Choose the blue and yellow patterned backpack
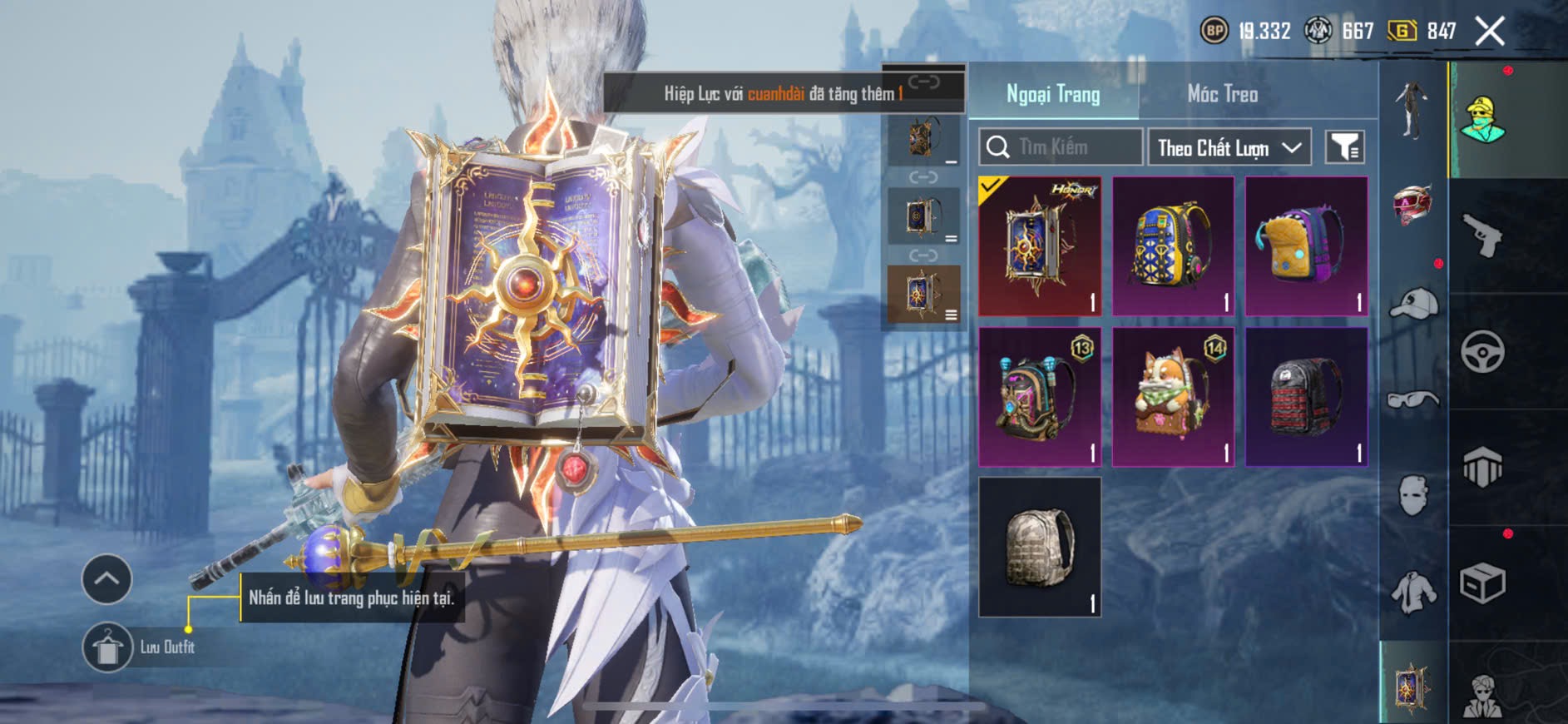Screen dimensions: 1568x724 coord(1173,246)
